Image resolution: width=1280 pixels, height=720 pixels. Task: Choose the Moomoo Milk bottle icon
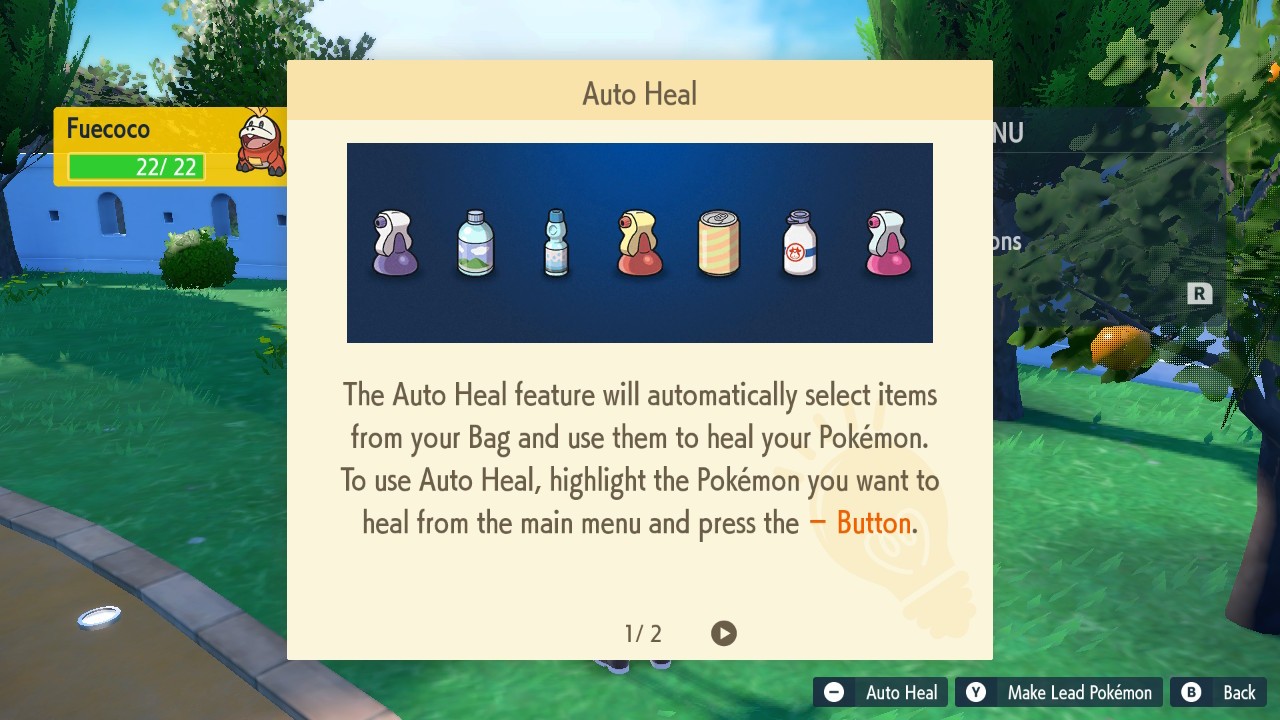[799, 242]
